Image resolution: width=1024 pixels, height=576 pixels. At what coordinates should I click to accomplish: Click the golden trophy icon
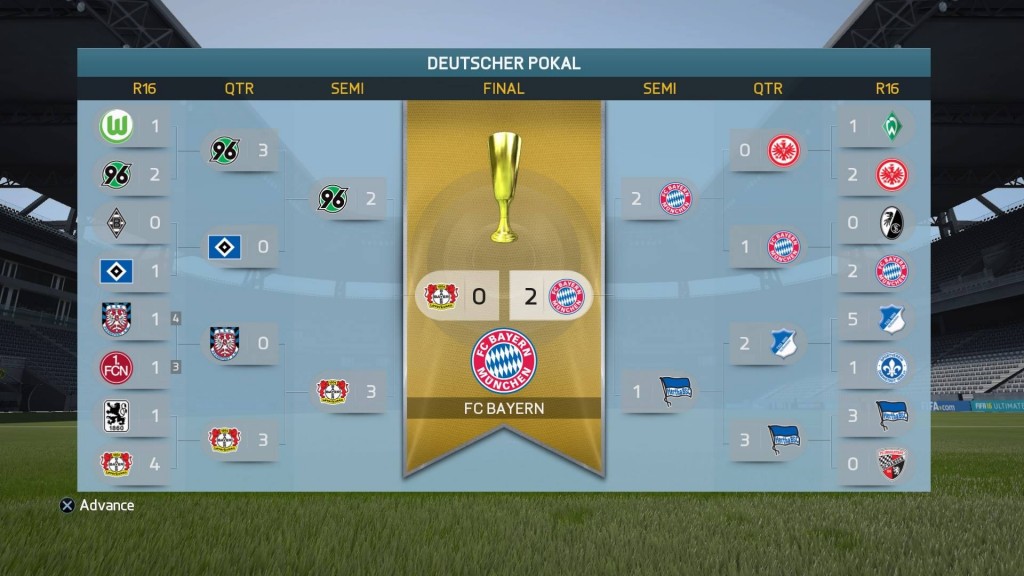click(x=504, y=187)
